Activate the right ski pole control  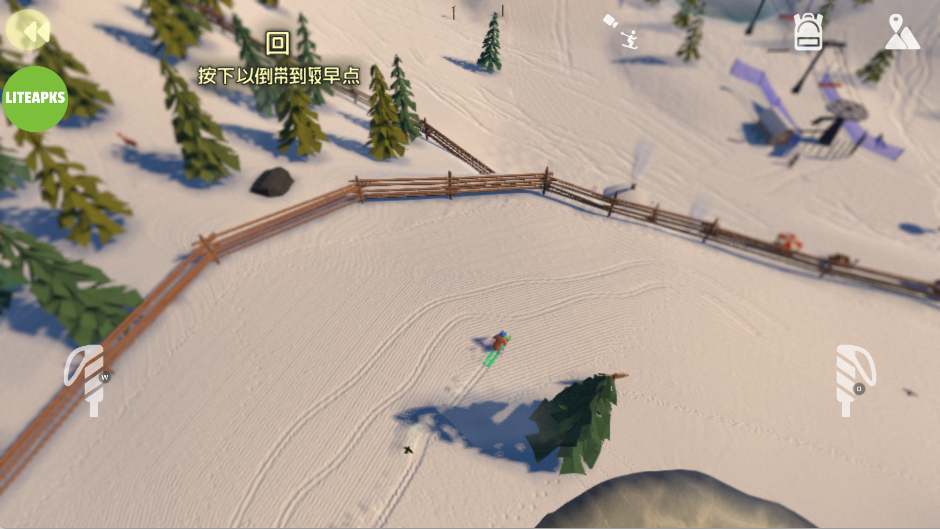pos(853,380)
